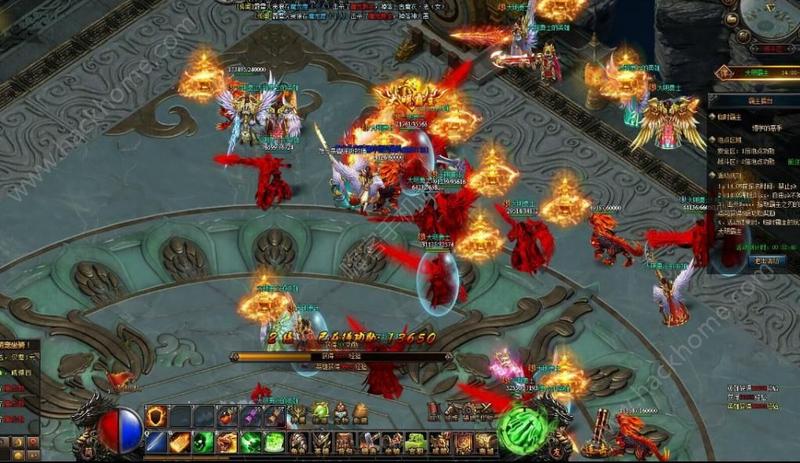The width and height of the screenshot is (800, 463).
Task: Use the red potion hotbar slot
Action: 226,416
